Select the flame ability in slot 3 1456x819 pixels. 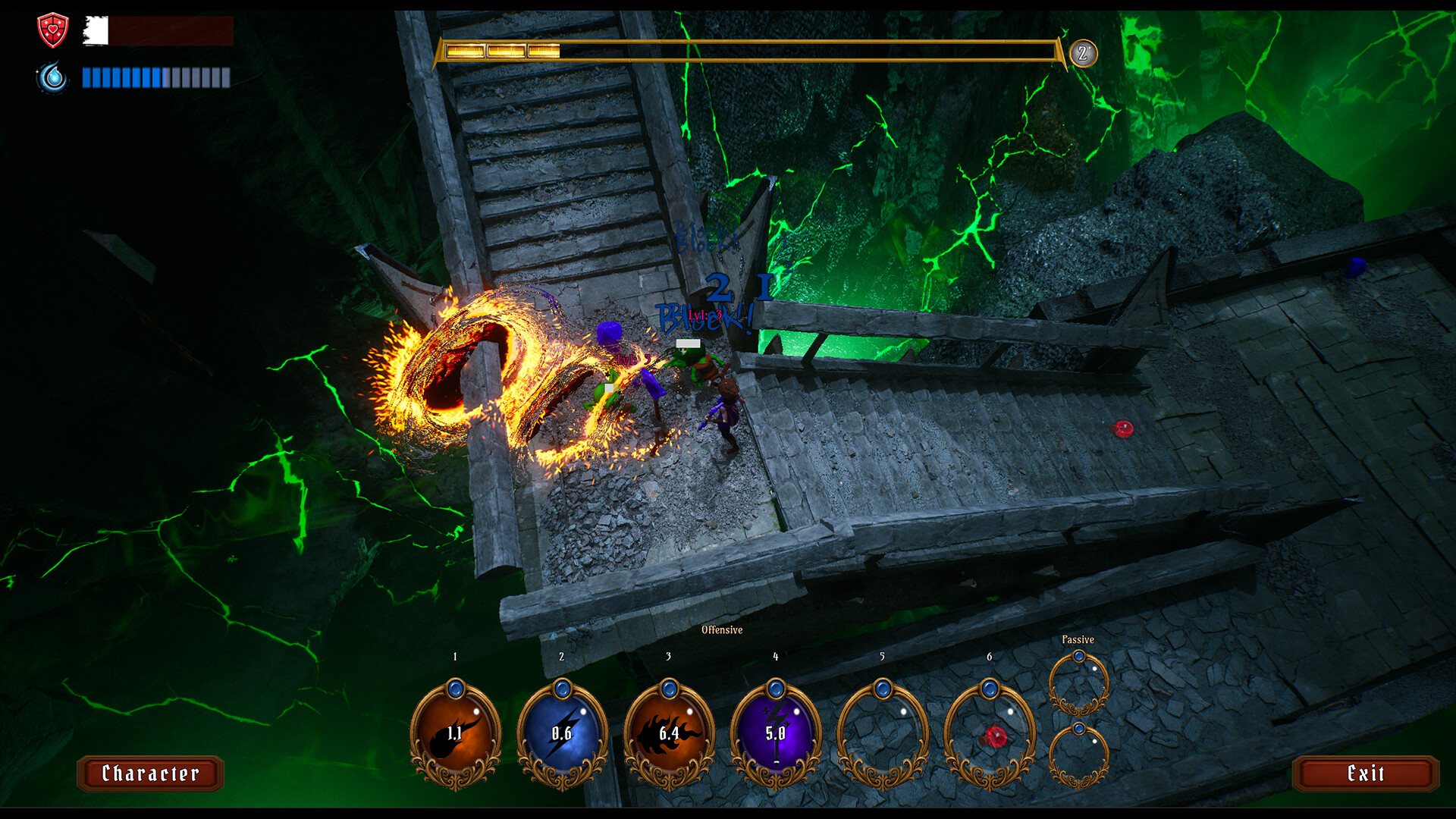(x=670, y=734)
